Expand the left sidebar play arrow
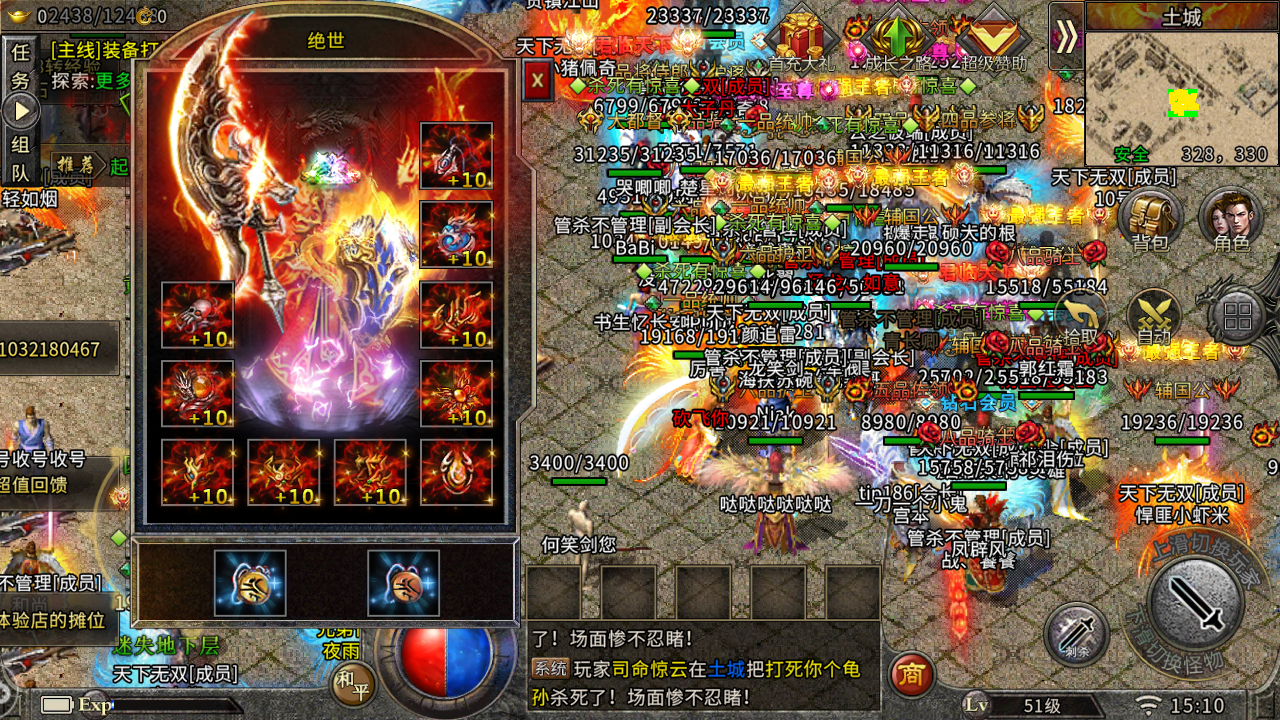The height and width of the screenshot is (720, 1280). (x=20, y=112)
